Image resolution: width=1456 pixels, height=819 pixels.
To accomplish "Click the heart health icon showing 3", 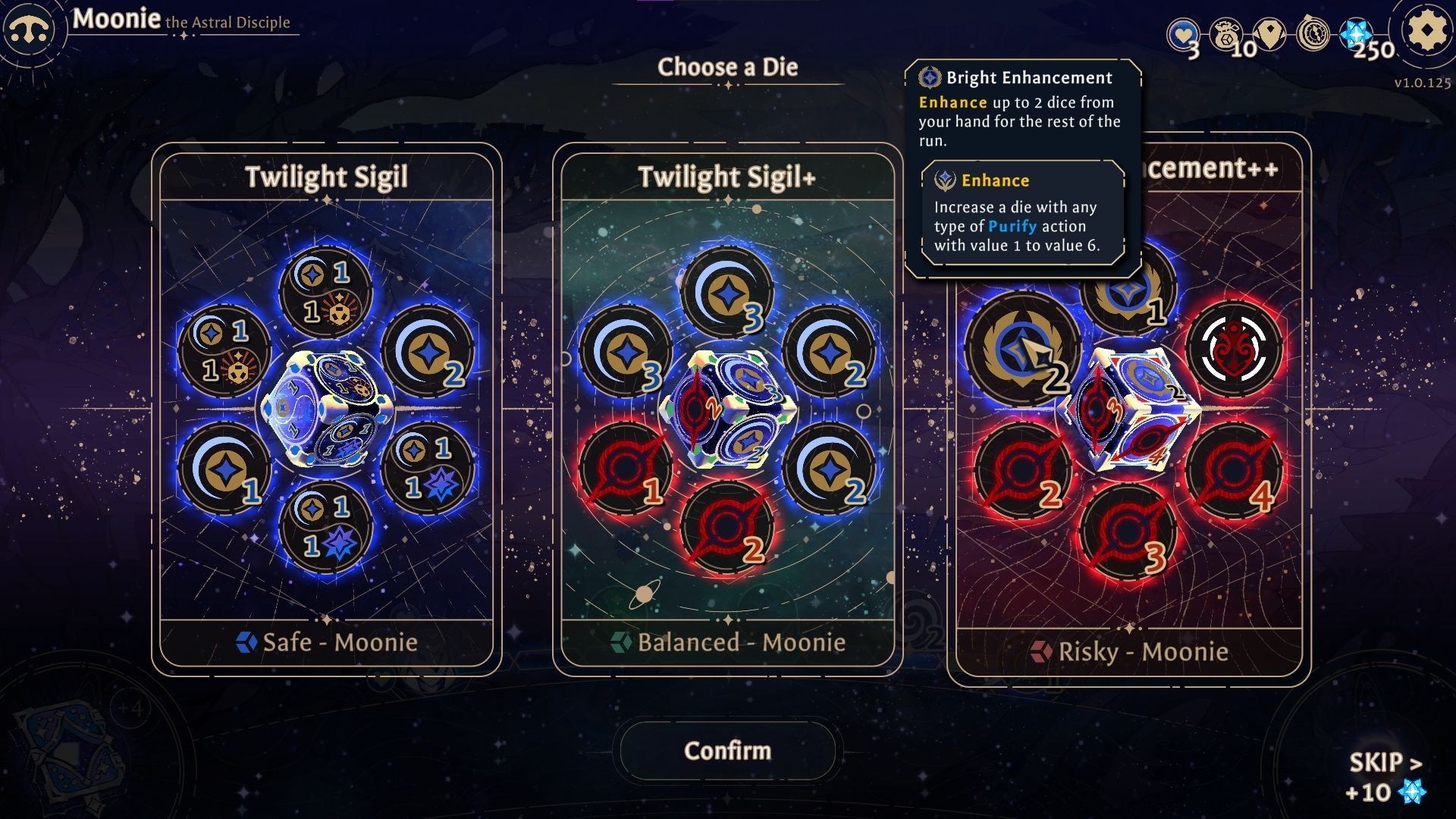I will coord(1185,33).
